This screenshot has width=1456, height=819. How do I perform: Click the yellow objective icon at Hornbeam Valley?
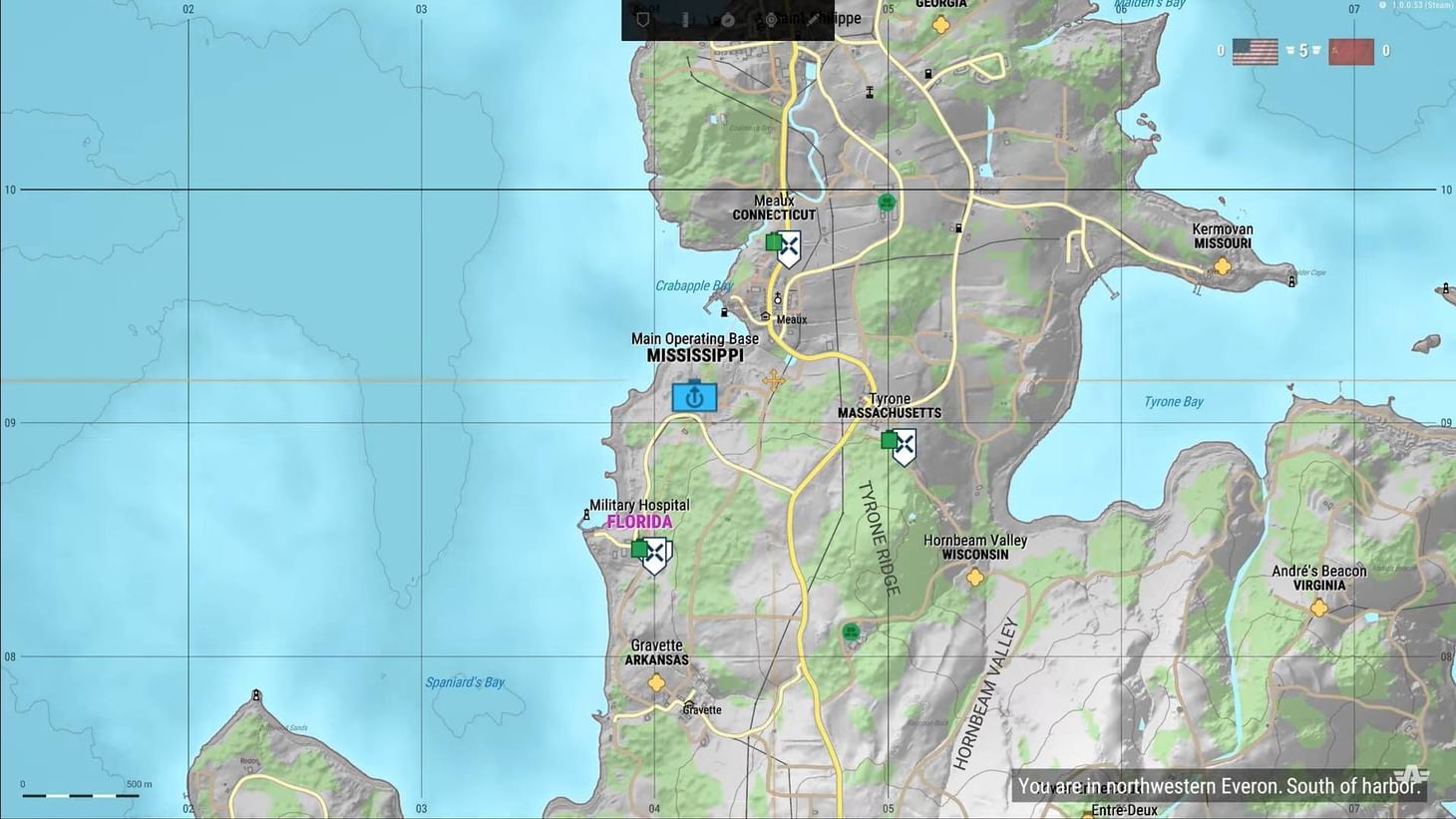[974, 579]
